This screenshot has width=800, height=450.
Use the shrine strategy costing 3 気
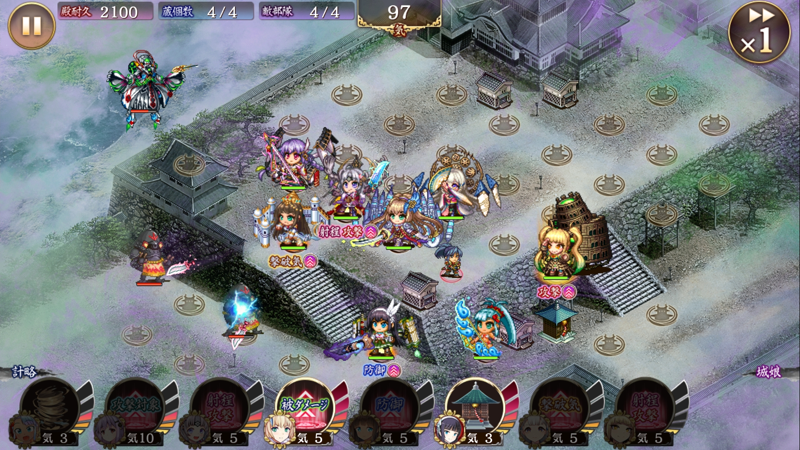(472, 409)
